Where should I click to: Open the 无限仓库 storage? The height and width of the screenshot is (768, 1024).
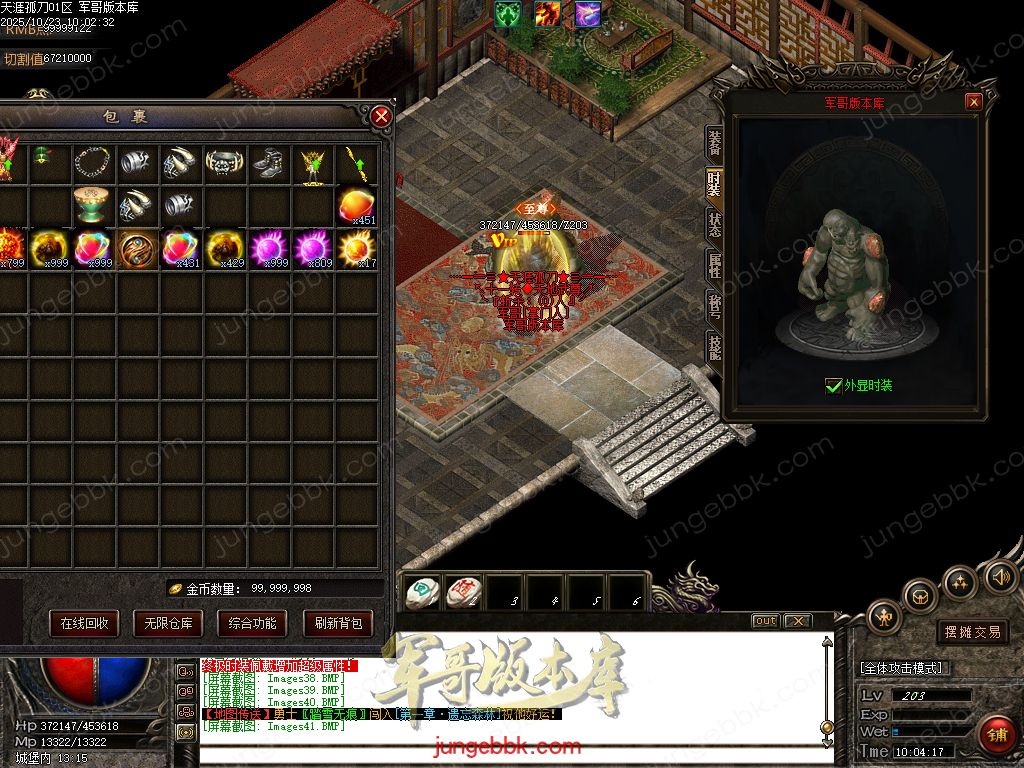168,623
